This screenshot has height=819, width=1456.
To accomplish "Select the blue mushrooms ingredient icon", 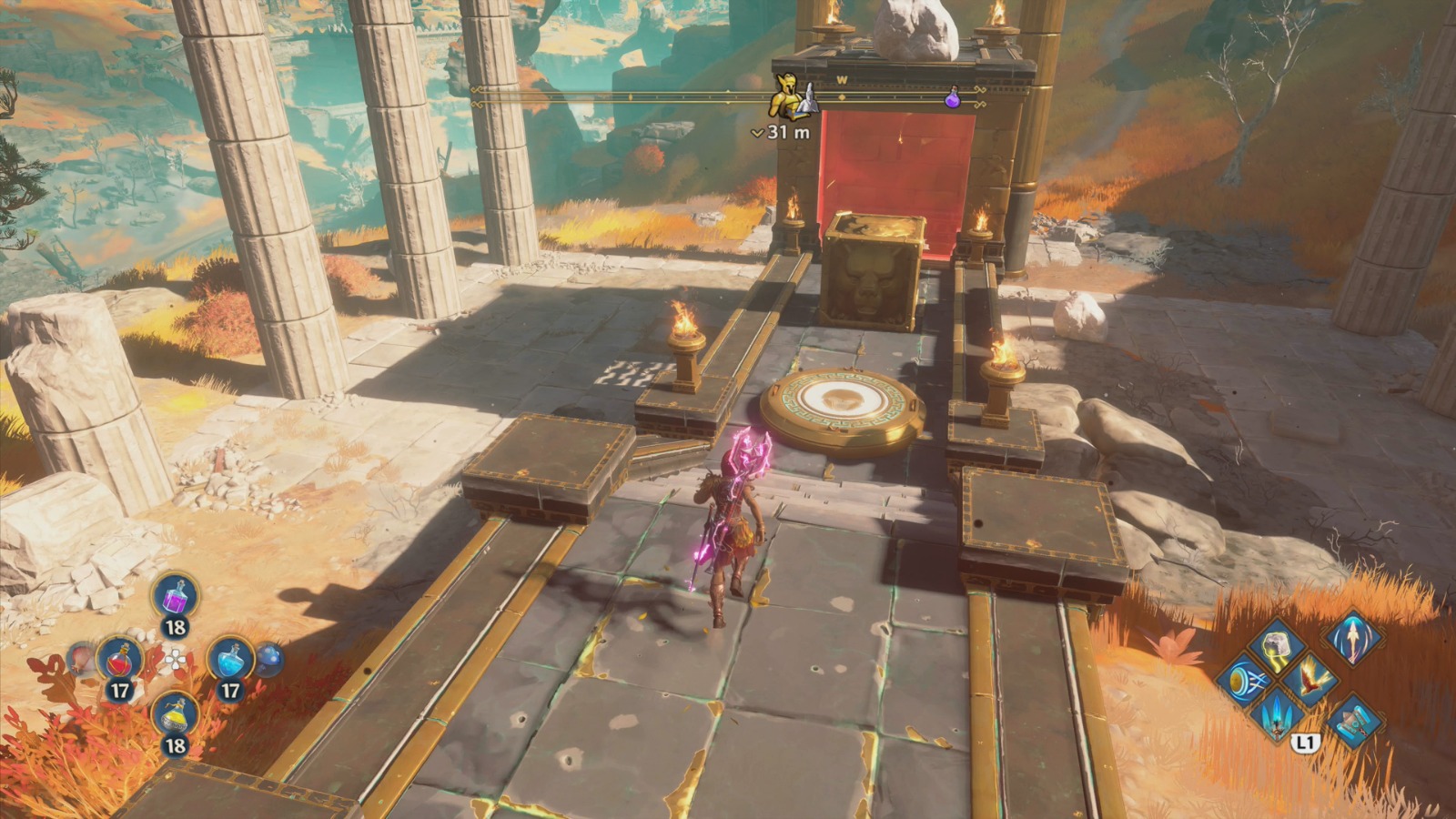I will coord(268,660).
